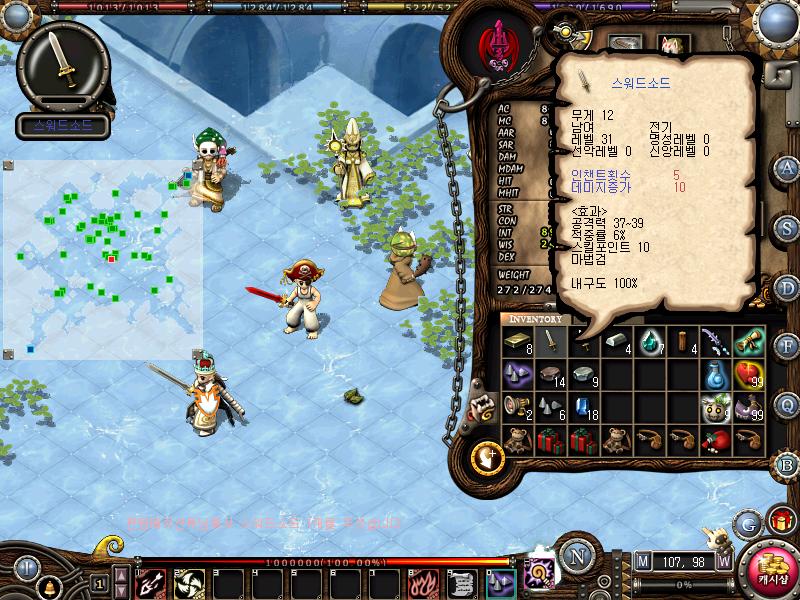Click the gold bar stack of 8
This screenshot has height=600, width=800.
point(517,342)
